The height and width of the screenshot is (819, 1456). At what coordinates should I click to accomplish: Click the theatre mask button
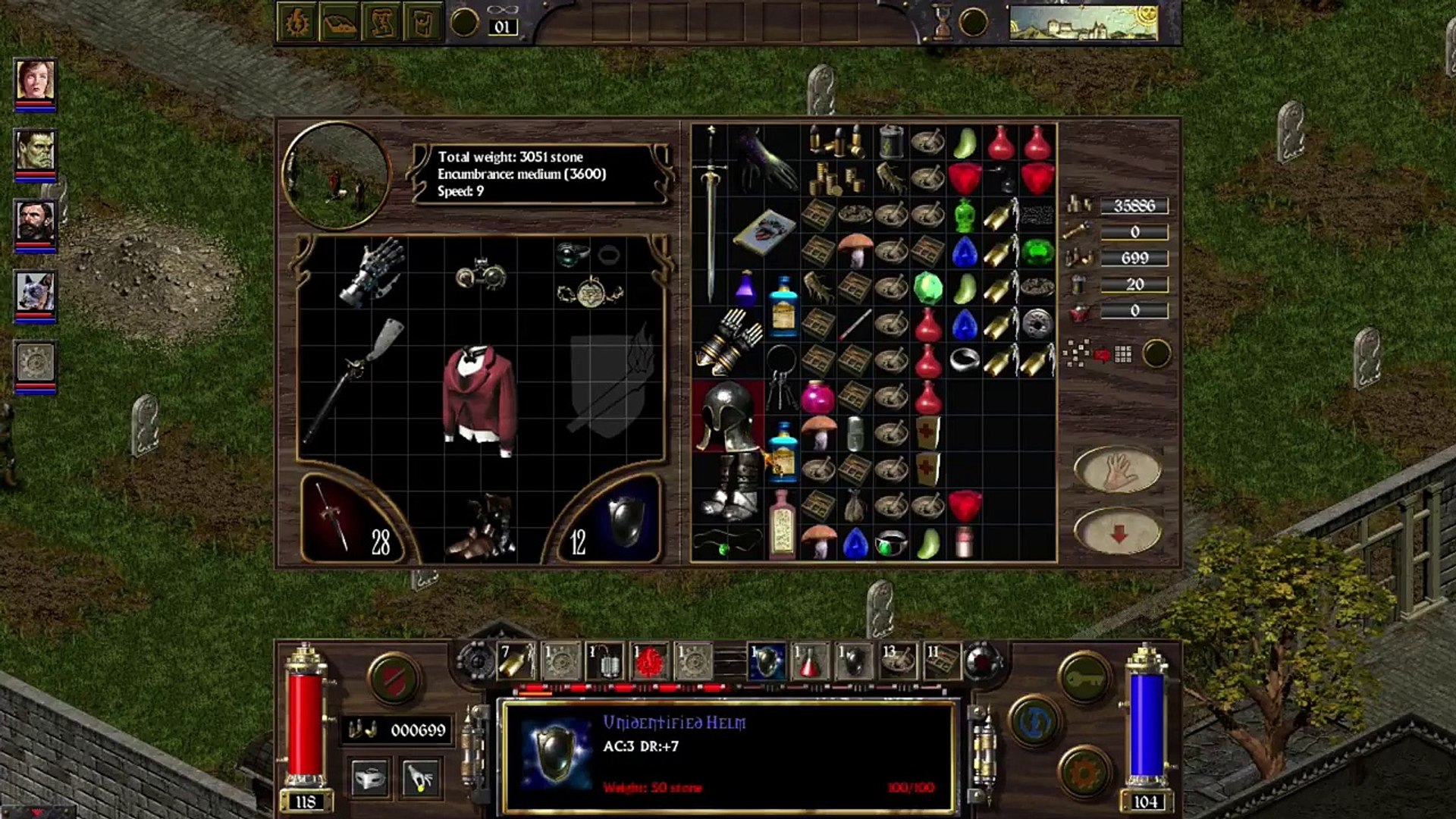tap(370, 778)
